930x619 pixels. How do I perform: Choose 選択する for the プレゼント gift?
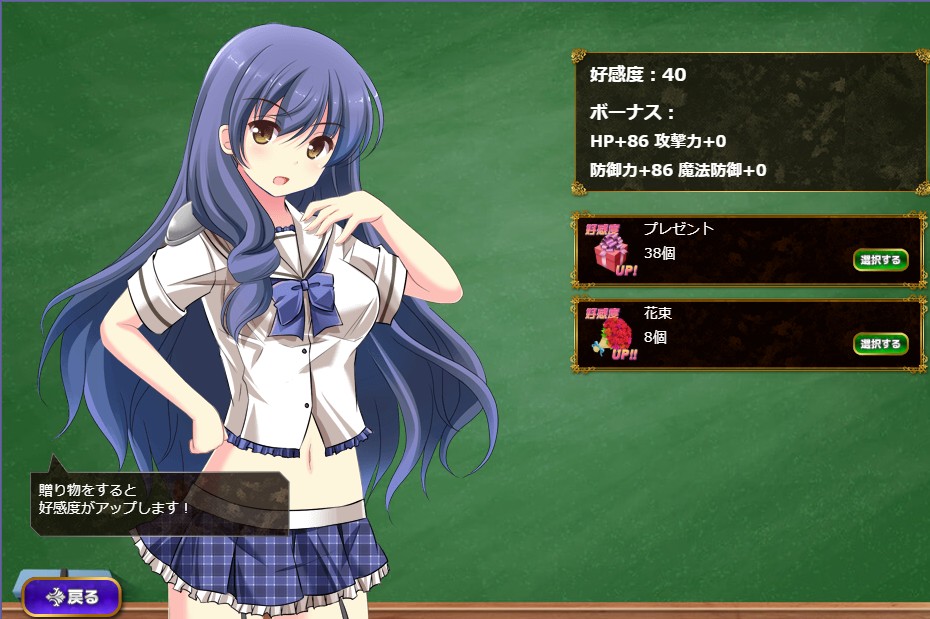tap(880, 260)
